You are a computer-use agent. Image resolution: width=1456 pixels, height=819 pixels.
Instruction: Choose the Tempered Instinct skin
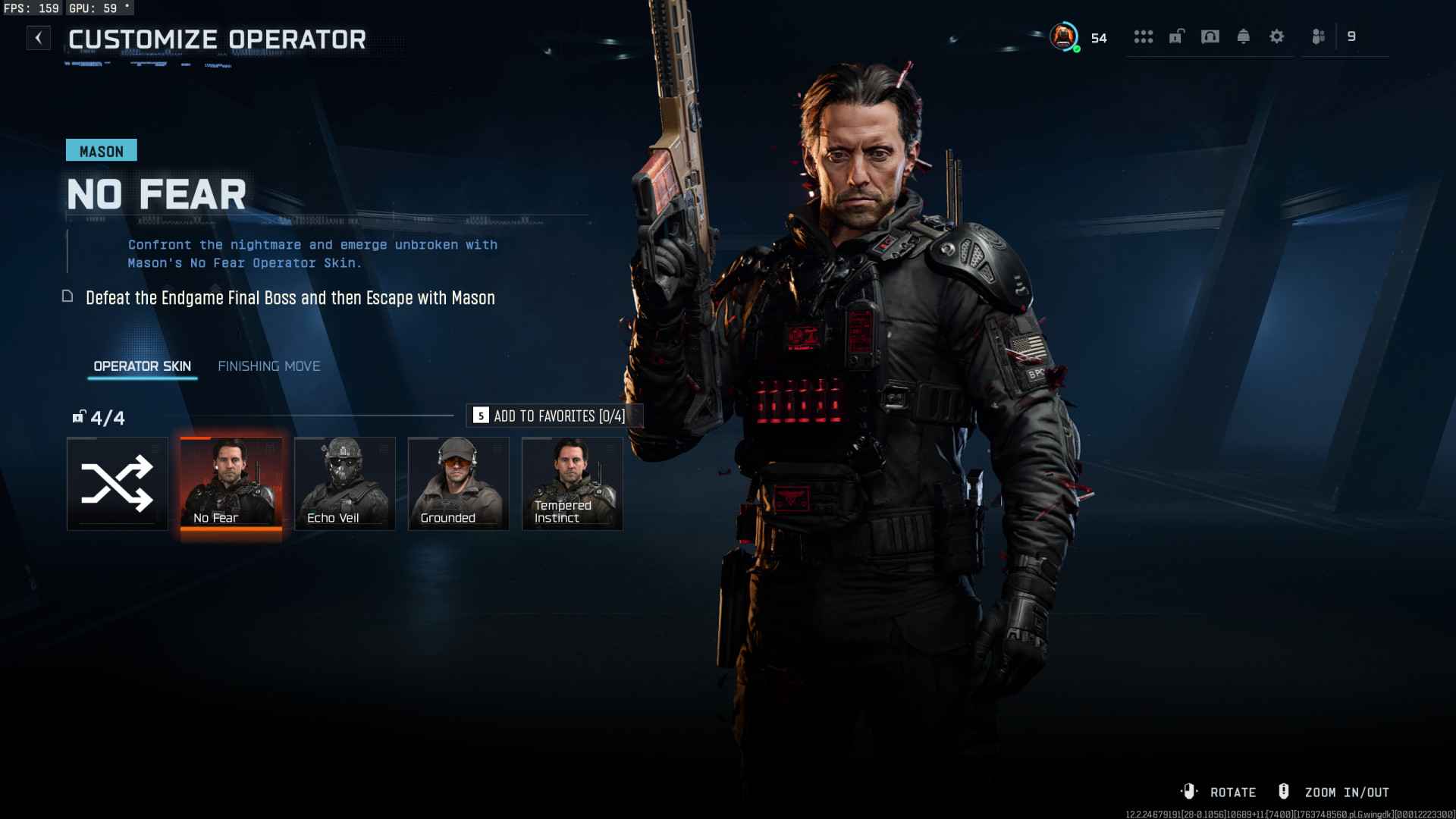572,483
